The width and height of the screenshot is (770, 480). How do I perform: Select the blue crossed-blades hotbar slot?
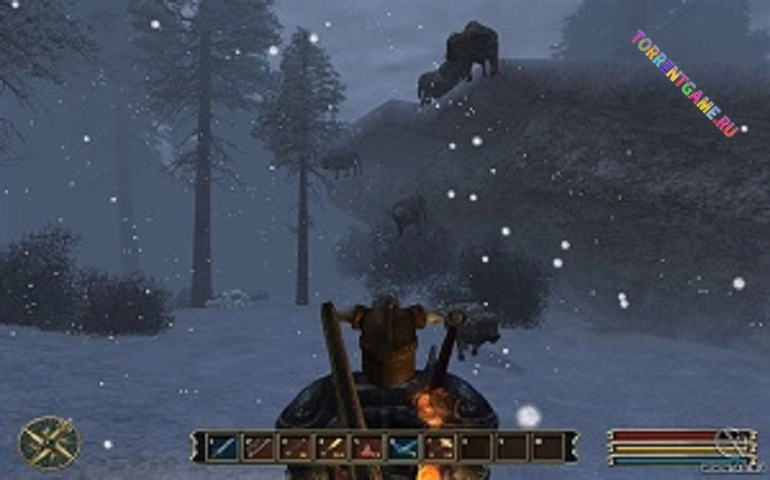pyautogui.click(x=403, y=447)
